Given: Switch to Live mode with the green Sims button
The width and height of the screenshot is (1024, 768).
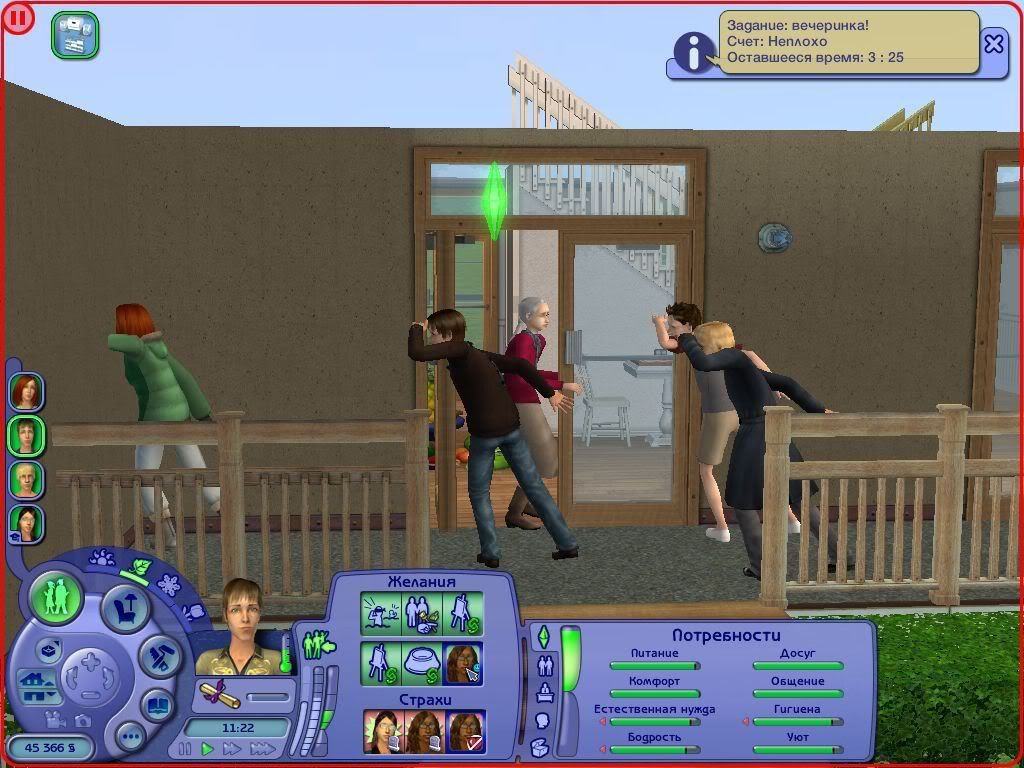Looking at the screenshot, I should (57, 598).
